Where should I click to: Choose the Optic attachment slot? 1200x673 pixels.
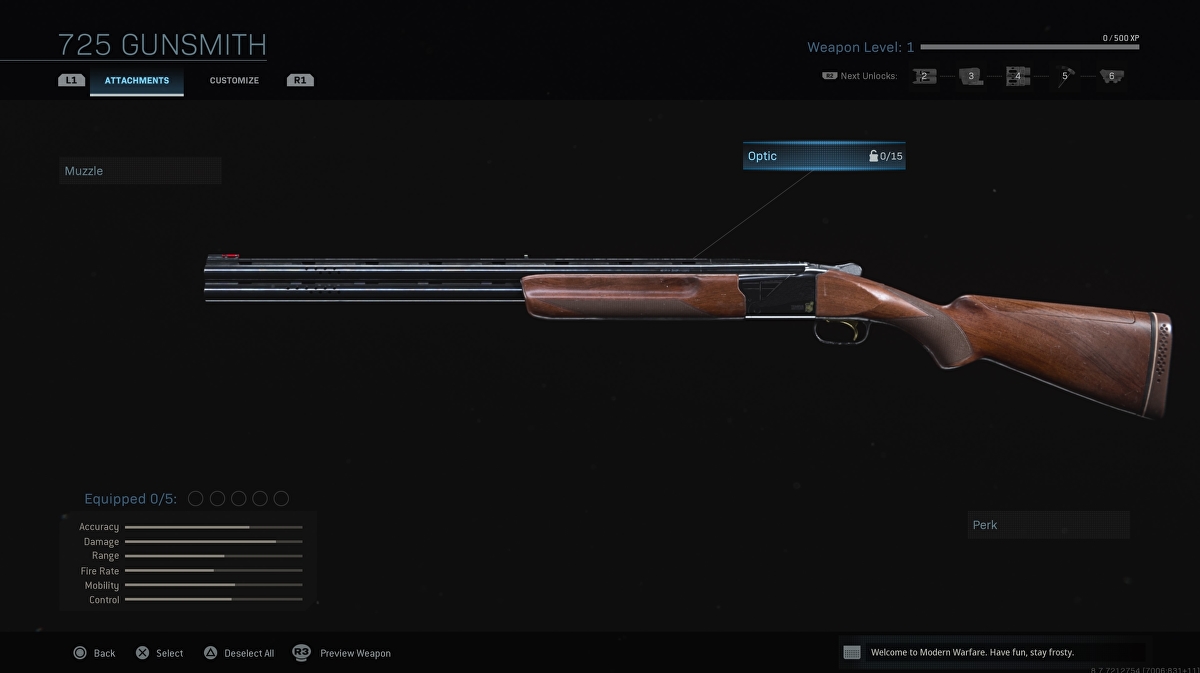pyautogui.click(x=824, y=156)
